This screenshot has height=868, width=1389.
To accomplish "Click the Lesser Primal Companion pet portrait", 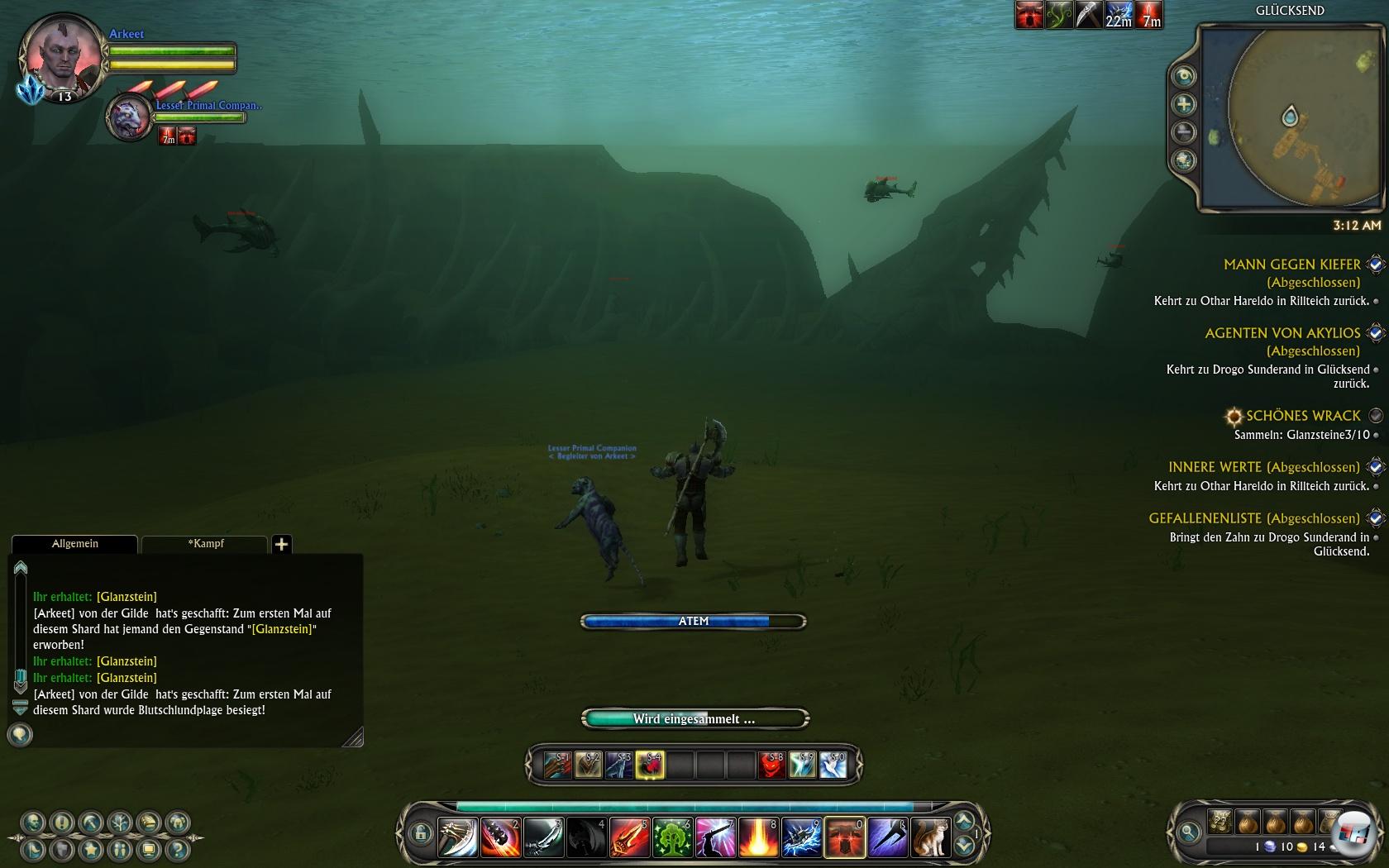I will pyautogui.click(x=130, y=118).
